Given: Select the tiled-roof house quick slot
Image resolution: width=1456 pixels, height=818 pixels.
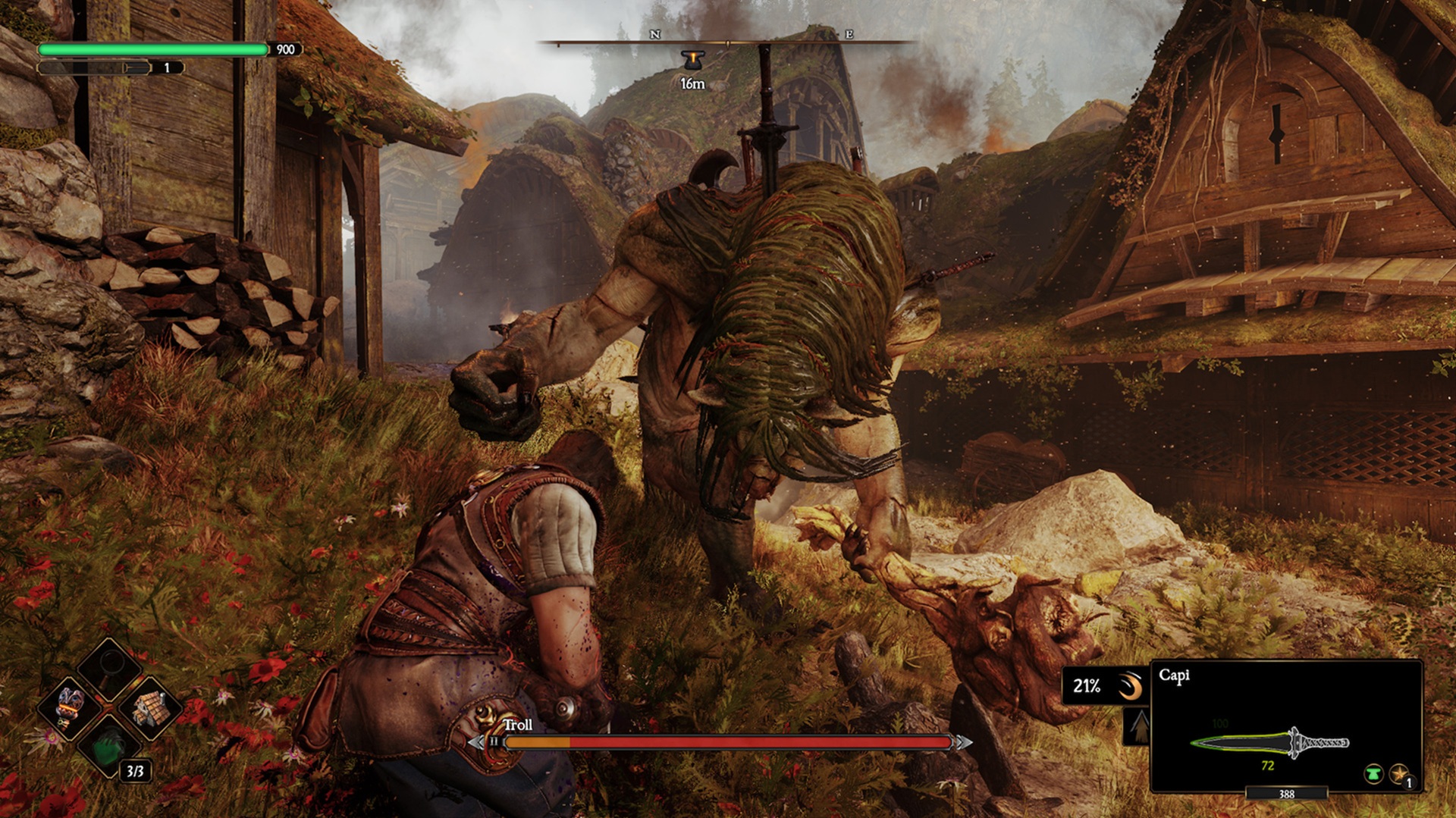Looking at the screenshot, I should [149, 707].
